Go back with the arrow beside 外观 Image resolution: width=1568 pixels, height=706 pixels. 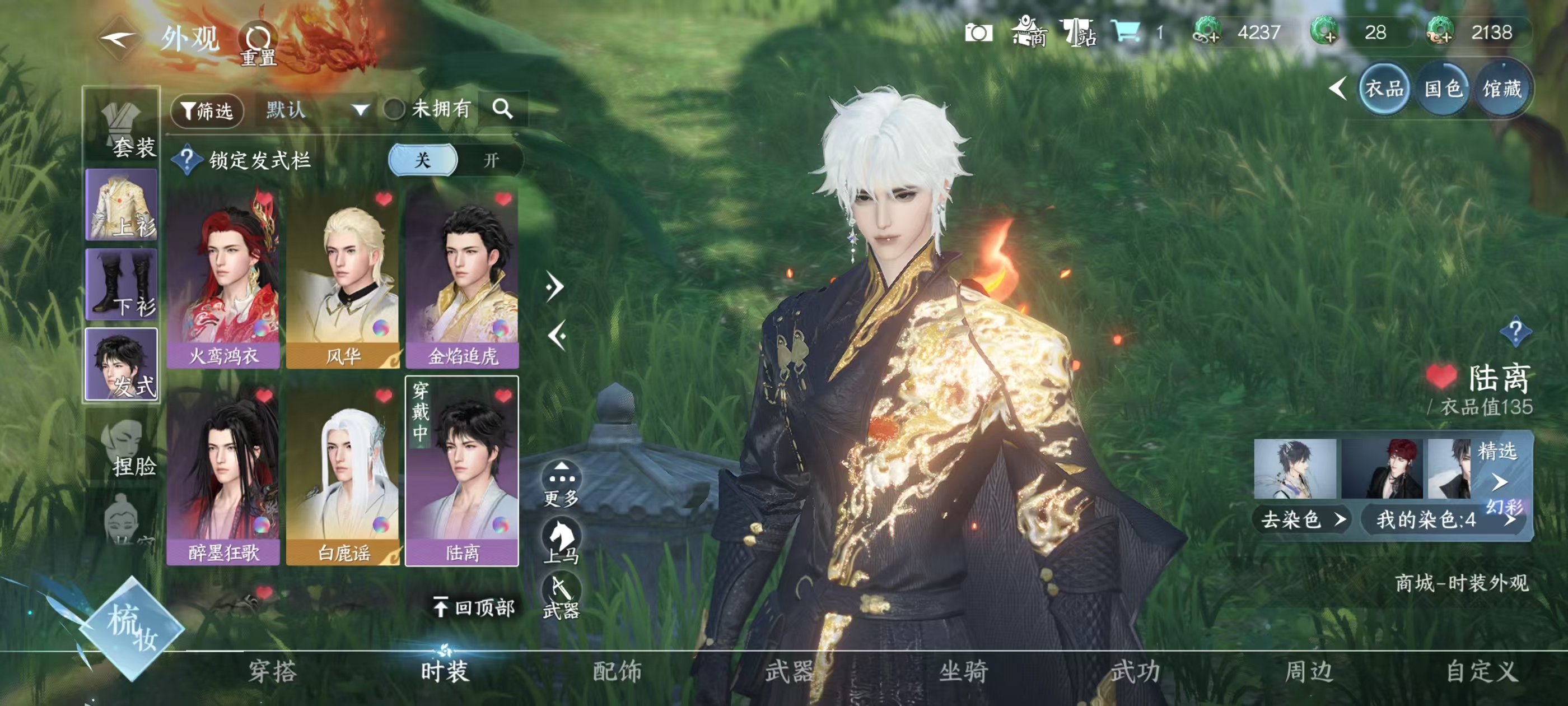click(x=118, y=39)
